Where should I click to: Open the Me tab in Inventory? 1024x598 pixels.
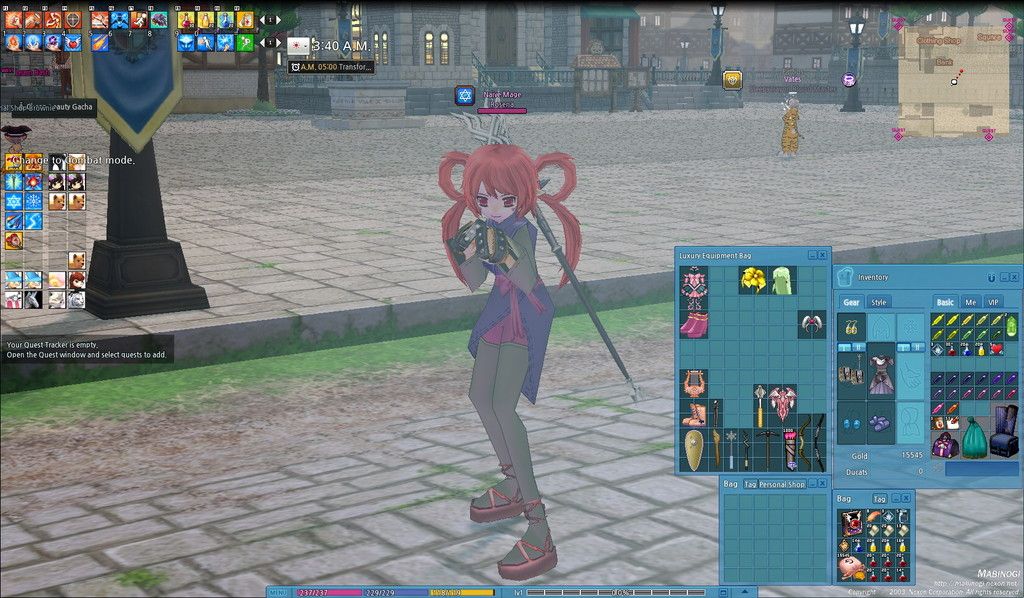(x=970, y=302)
